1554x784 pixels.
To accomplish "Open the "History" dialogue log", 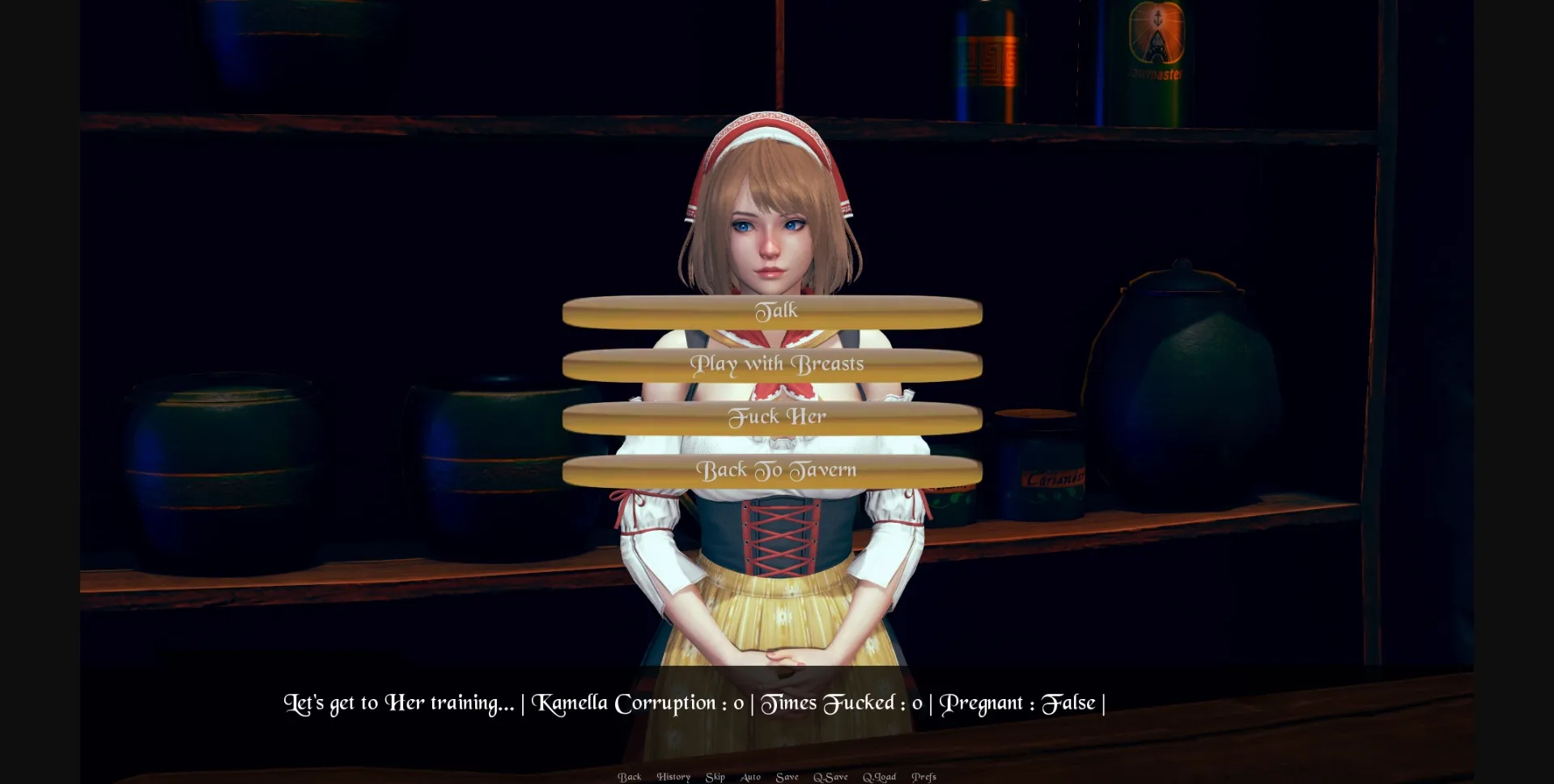I will tap(673, 776).
